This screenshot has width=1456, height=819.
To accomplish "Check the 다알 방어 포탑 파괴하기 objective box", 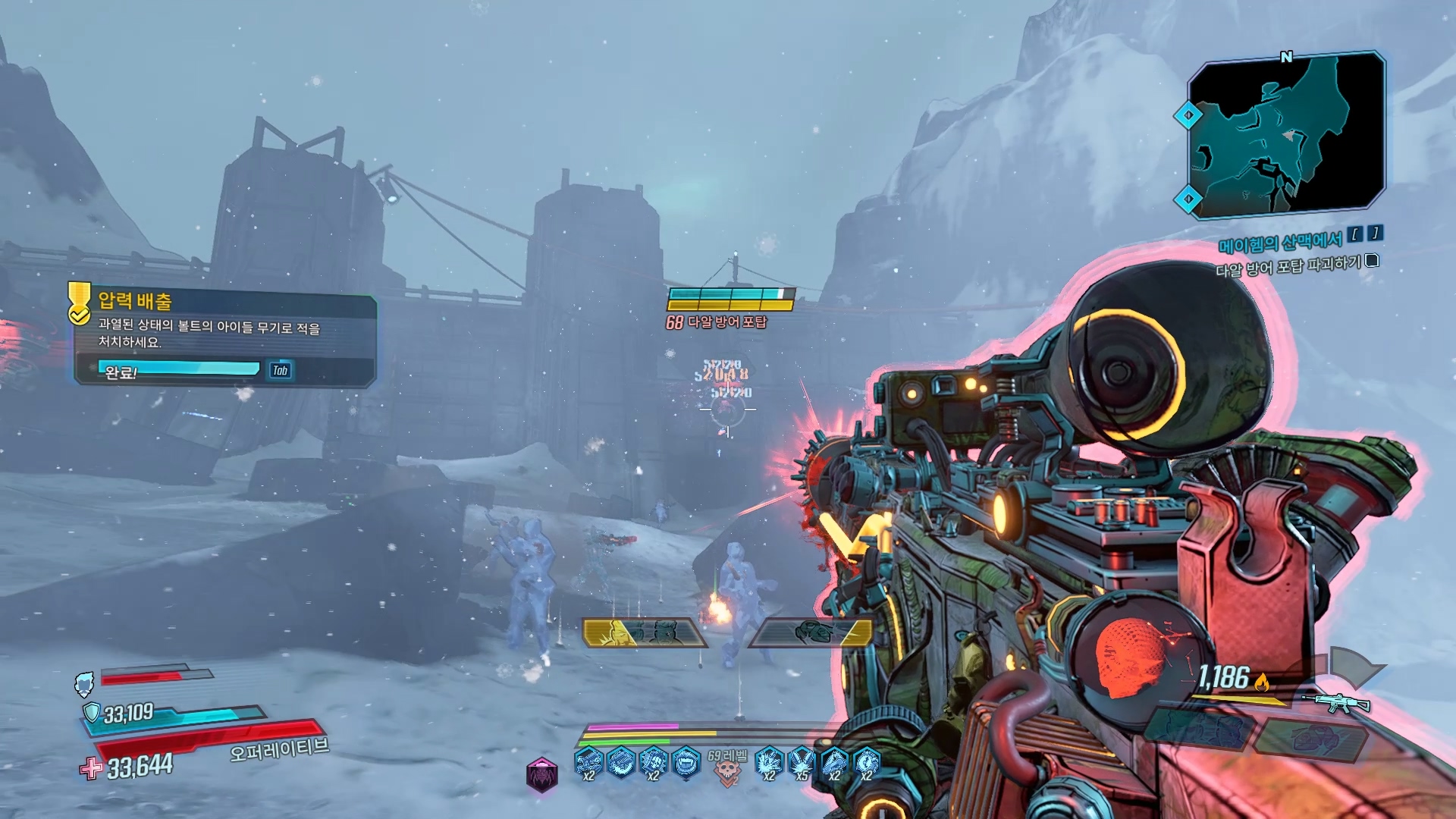I will pyautogui.click(x=1371, y=262).
